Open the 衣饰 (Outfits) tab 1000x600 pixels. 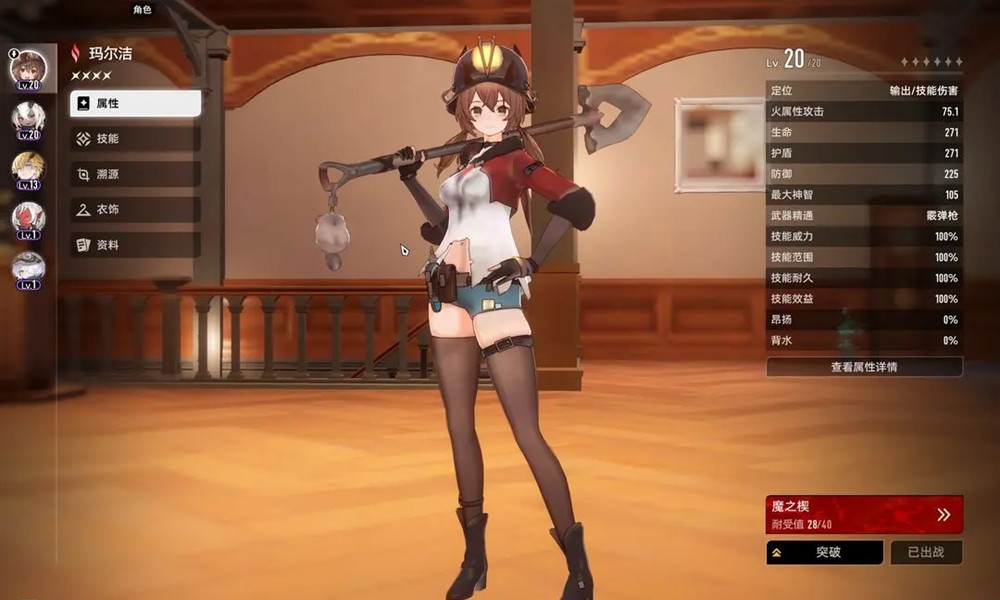tap(135, 209)
